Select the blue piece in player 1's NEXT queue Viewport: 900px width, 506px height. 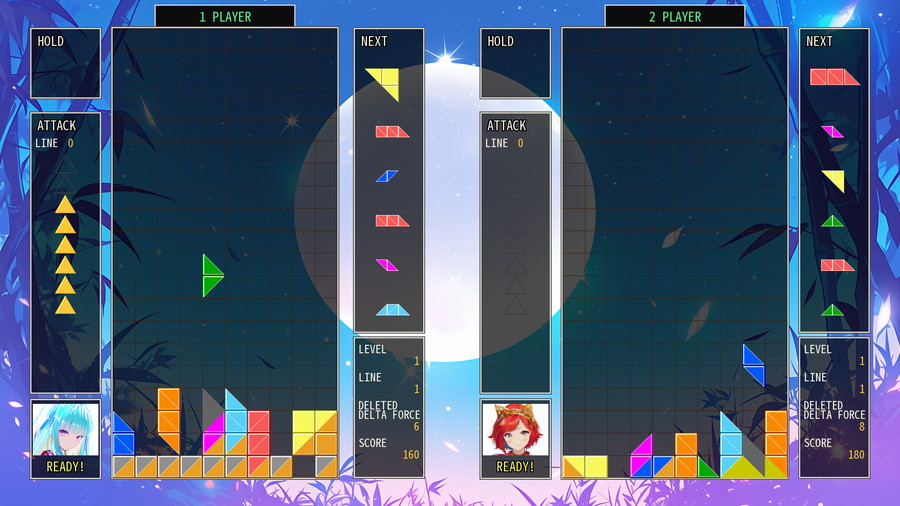tap(387, 176)
